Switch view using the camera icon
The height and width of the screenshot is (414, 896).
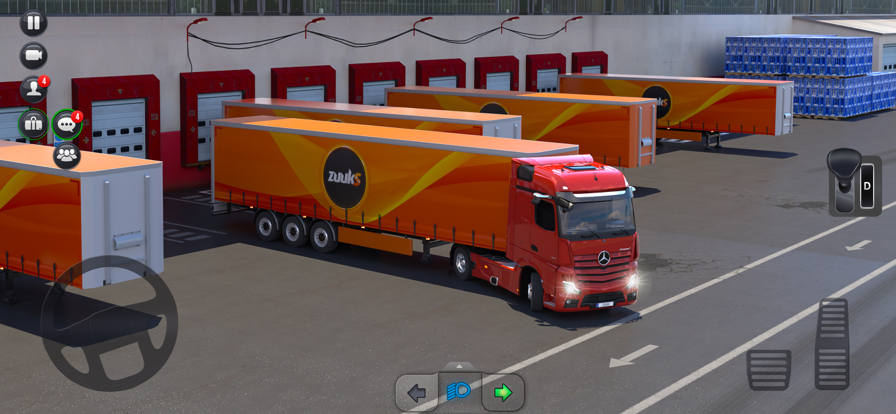pos(33,55)
